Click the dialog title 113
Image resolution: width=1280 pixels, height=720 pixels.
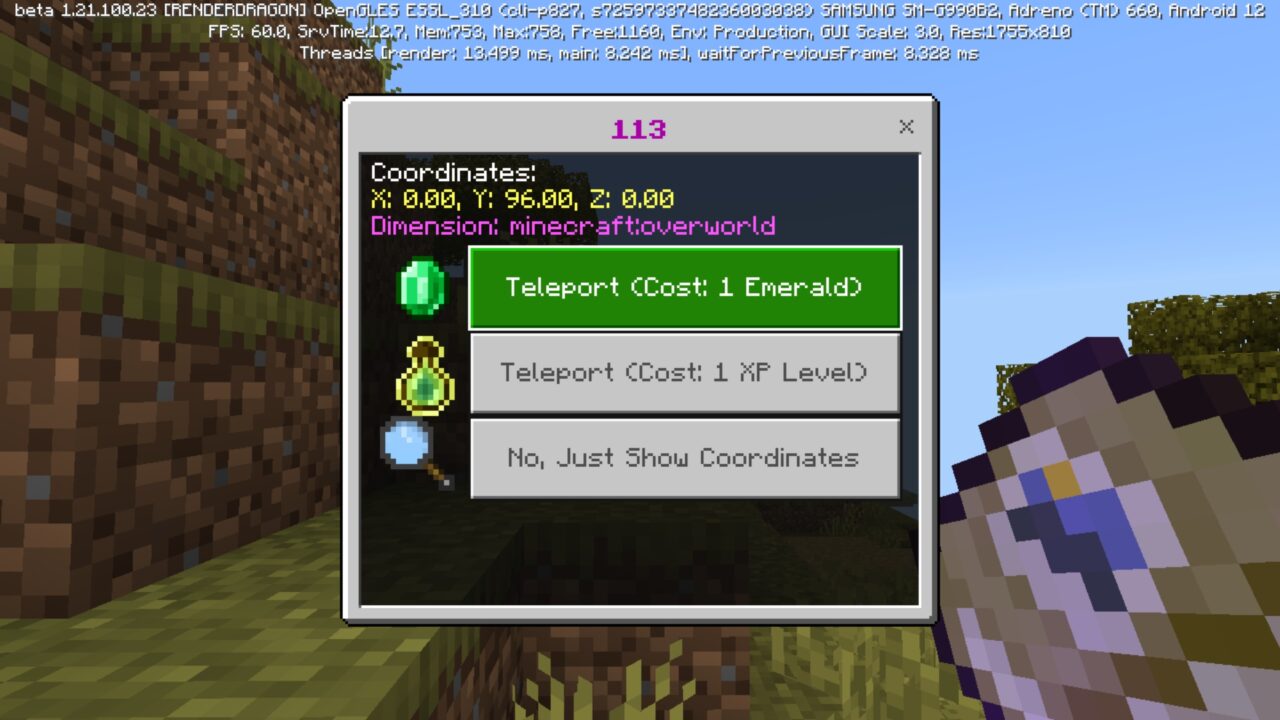[640, 128]
